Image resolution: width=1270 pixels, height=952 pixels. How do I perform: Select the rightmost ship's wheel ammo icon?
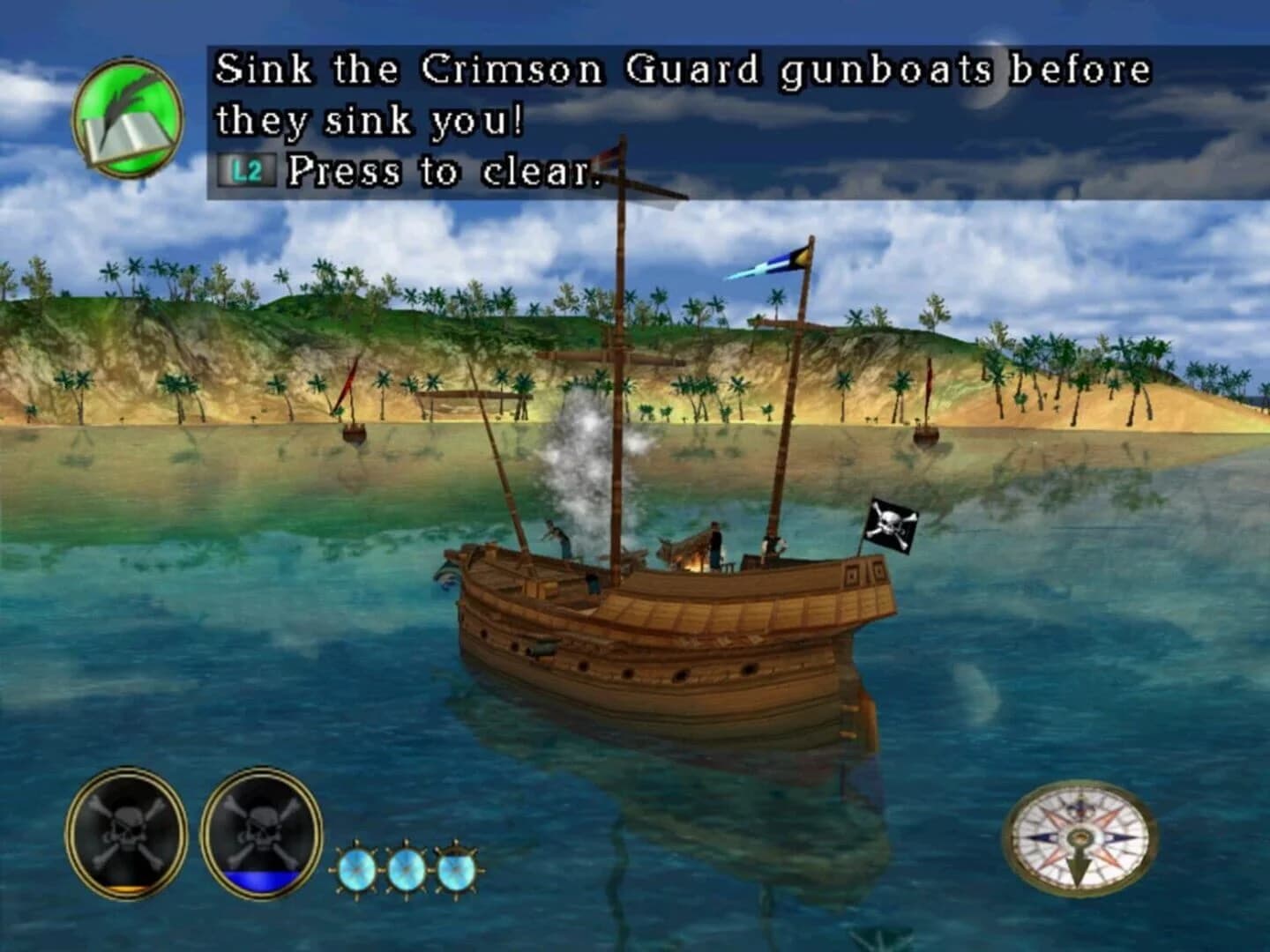click(x=454, y=868)
